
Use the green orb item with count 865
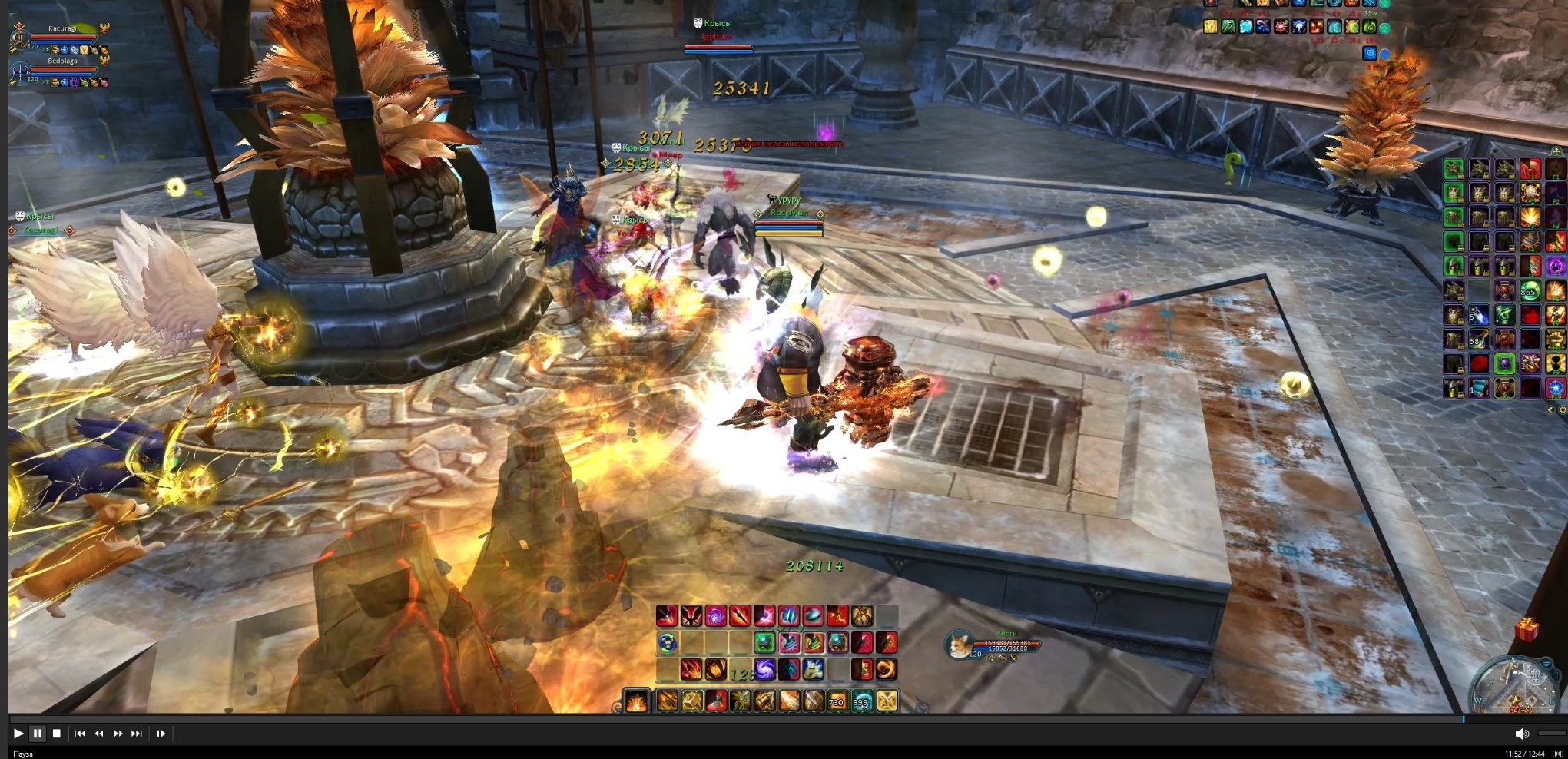pos(1529,290)
